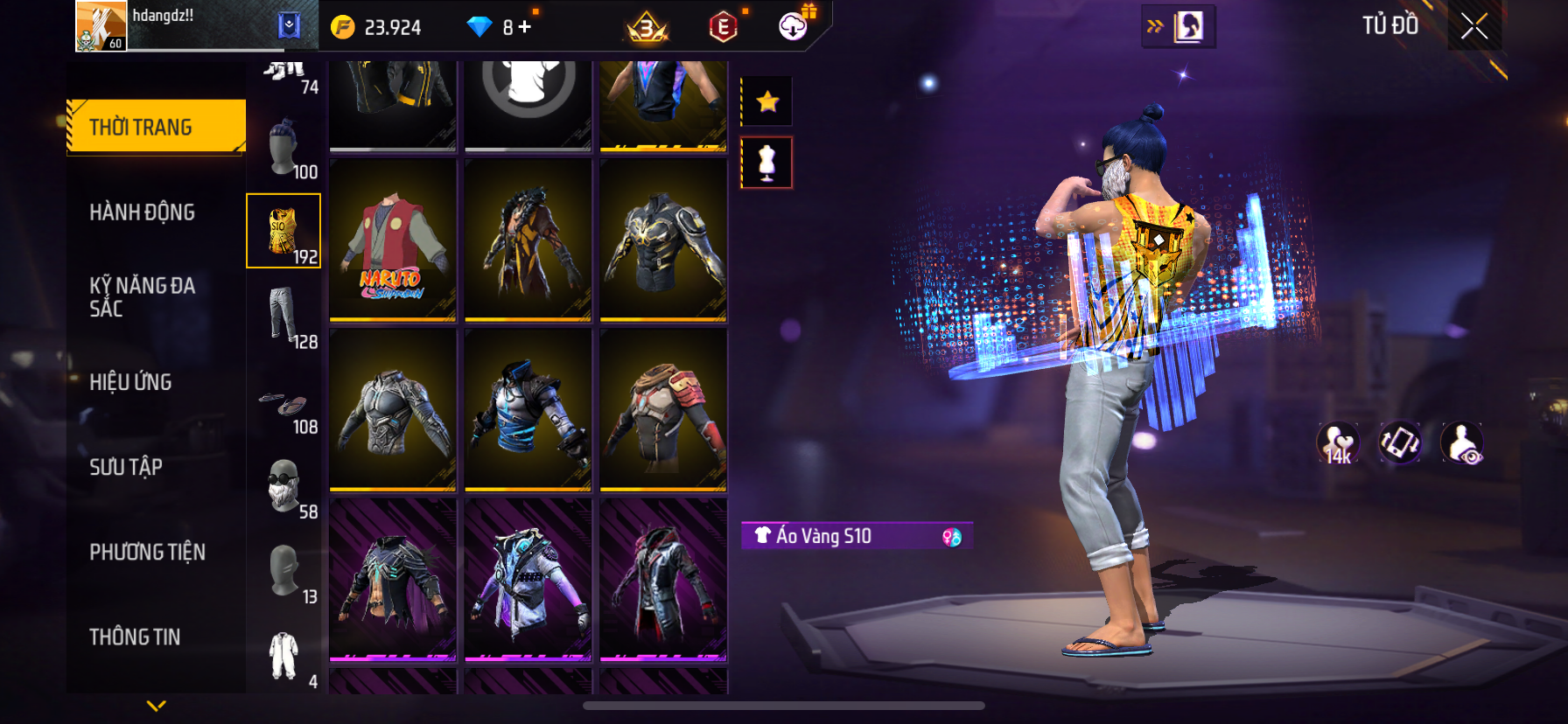1568x724 pixels.
Task: Expand the collapsed character panel arrow
Action: [1178, 27]
